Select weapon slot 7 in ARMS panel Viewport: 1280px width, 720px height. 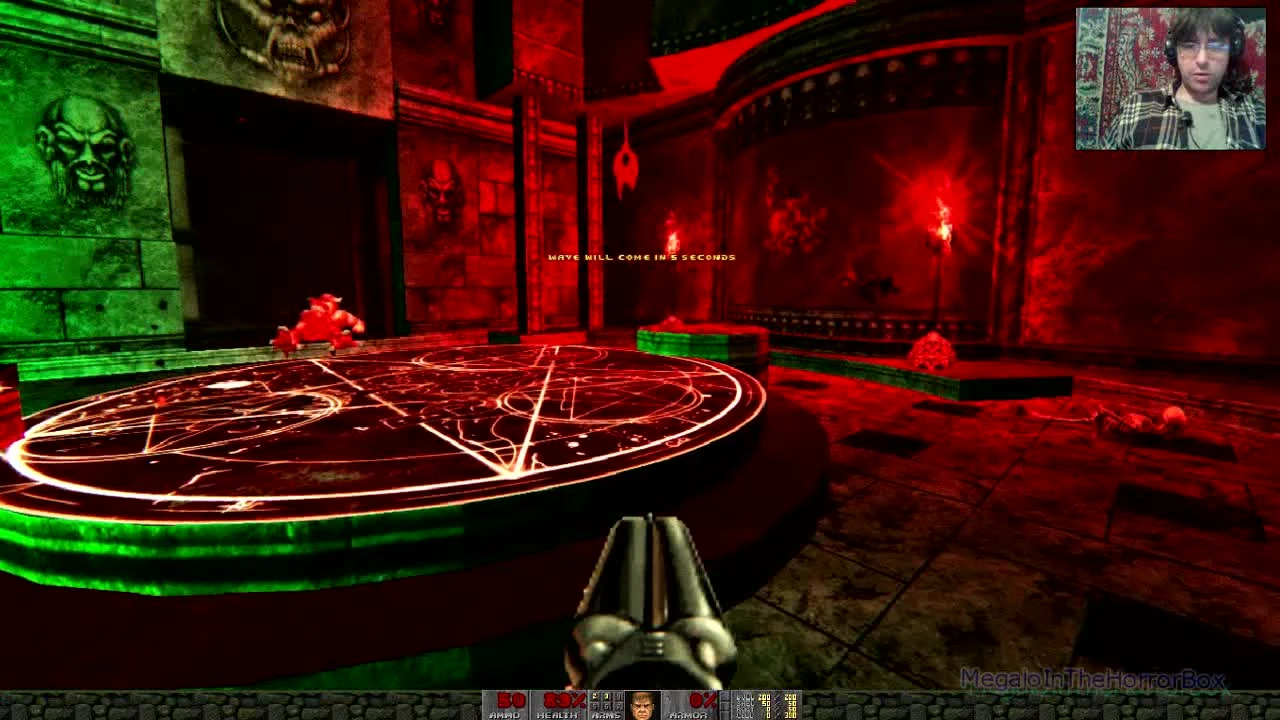click(x=617, y=705)
